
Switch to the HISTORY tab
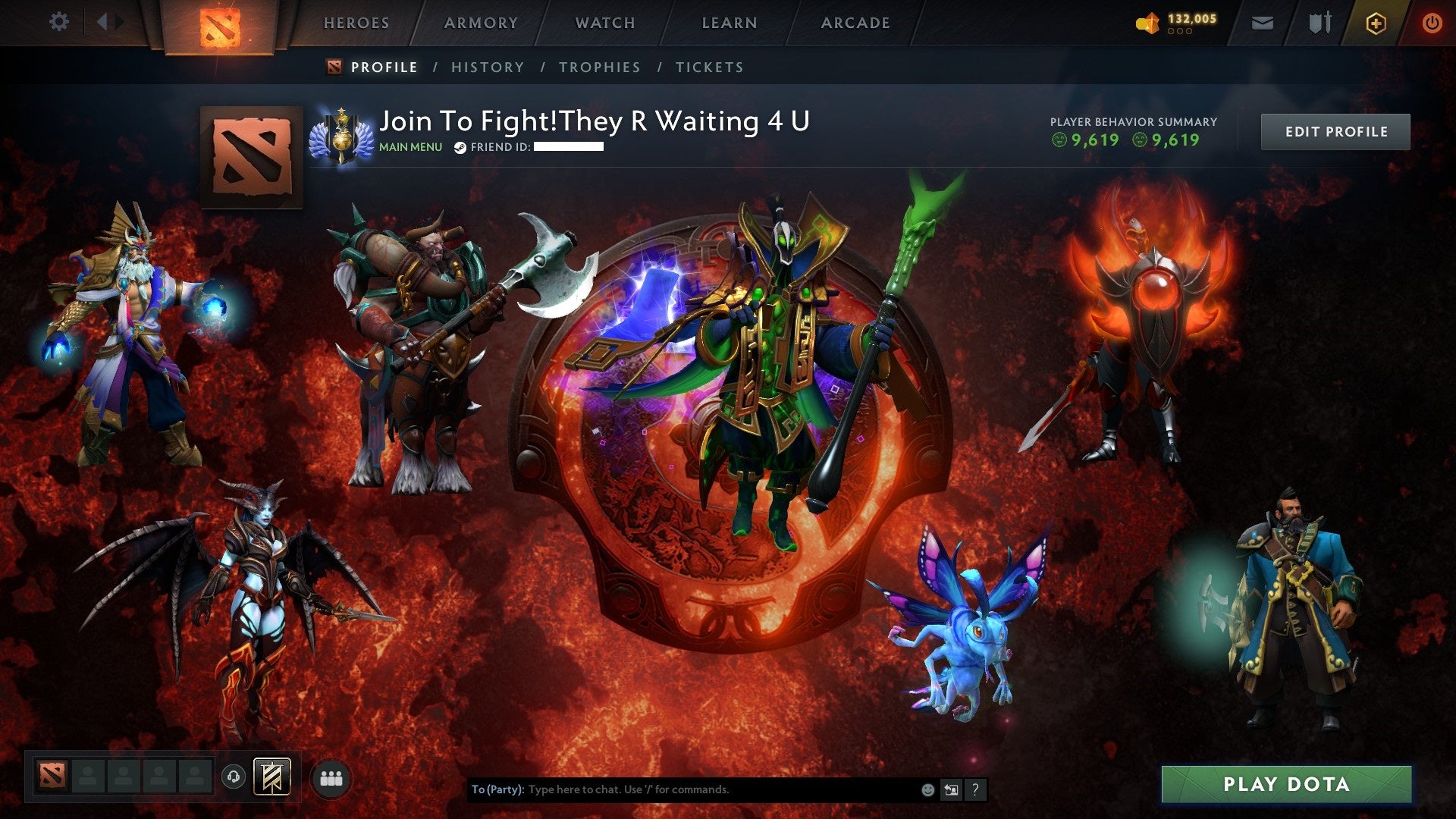487,67
